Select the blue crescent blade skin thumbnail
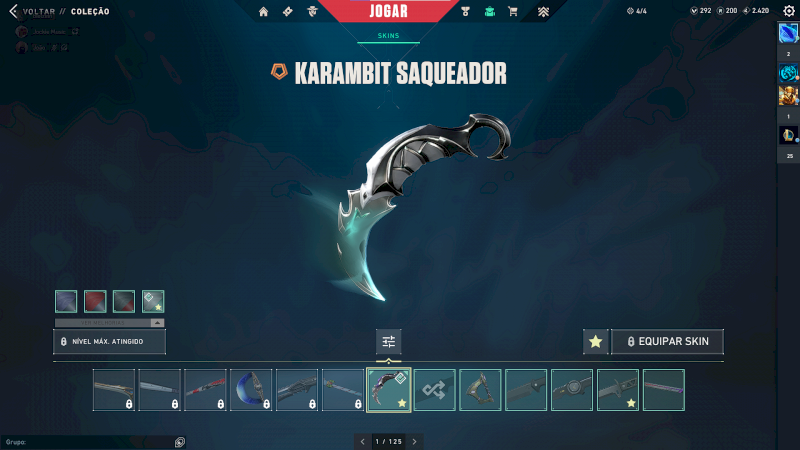 coord(251,390)
